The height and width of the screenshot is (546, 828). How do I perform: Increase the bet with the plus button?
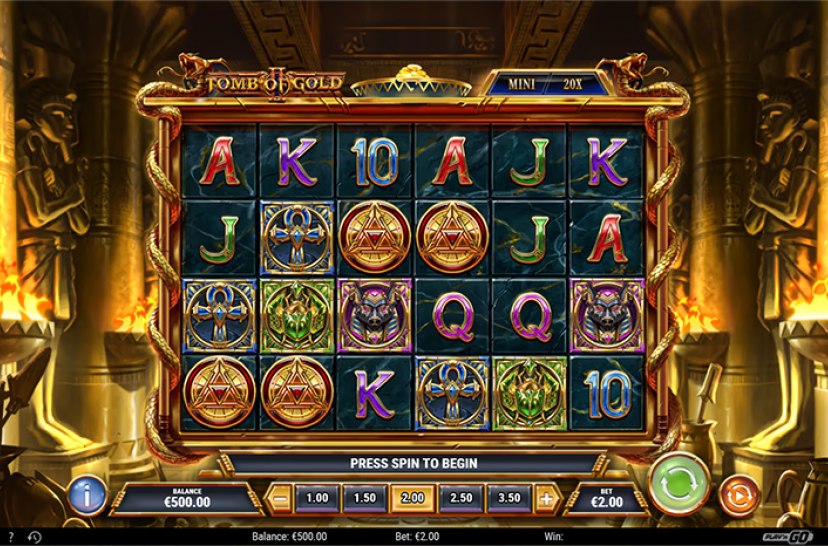click(546, 497)
